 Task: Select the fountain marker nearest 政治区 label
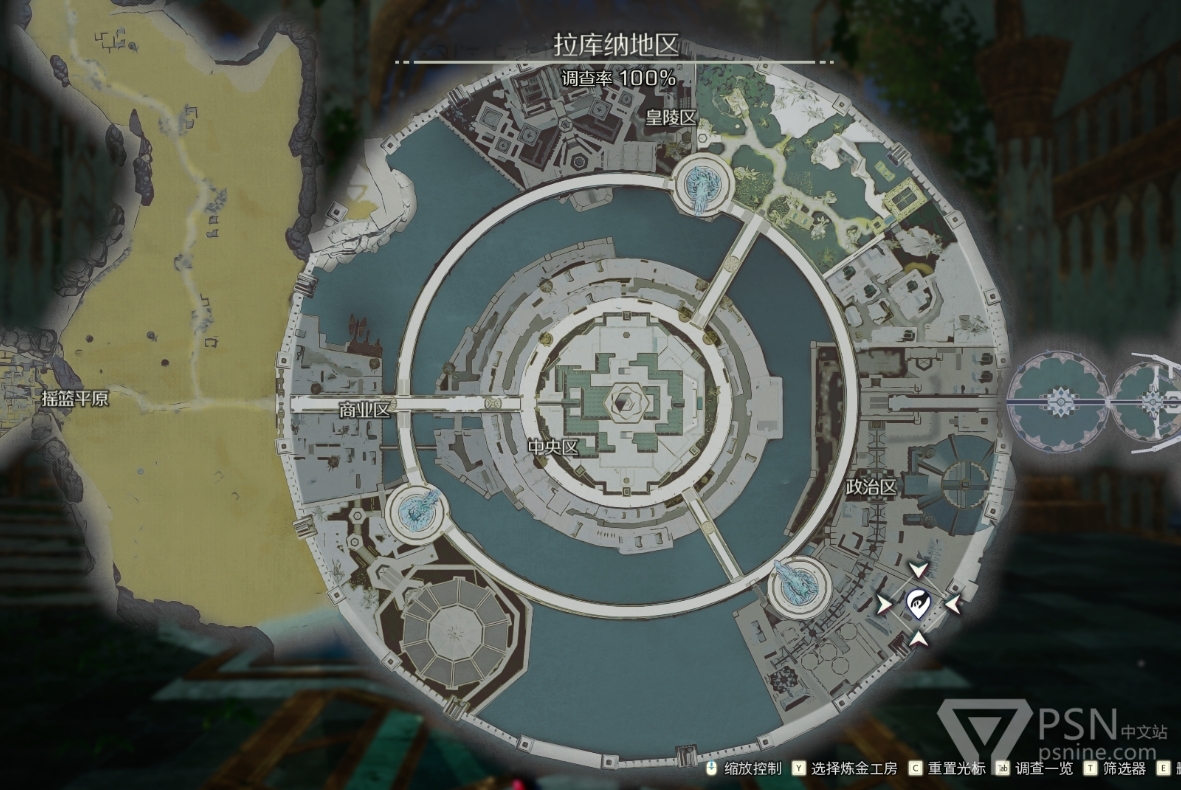point(799,583)
